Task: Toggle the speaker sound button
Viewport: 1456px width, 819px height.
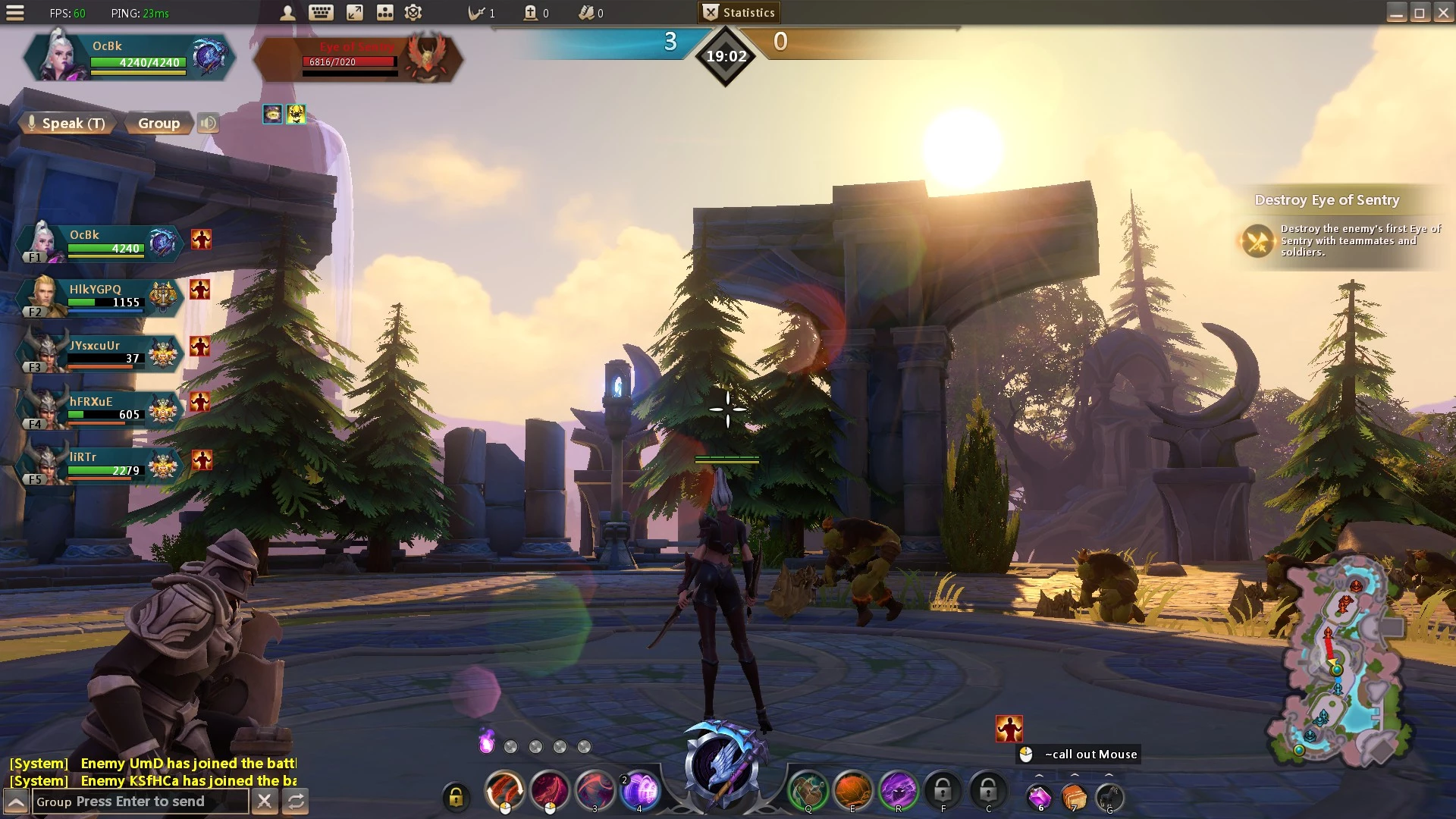Action: point(208,123)
